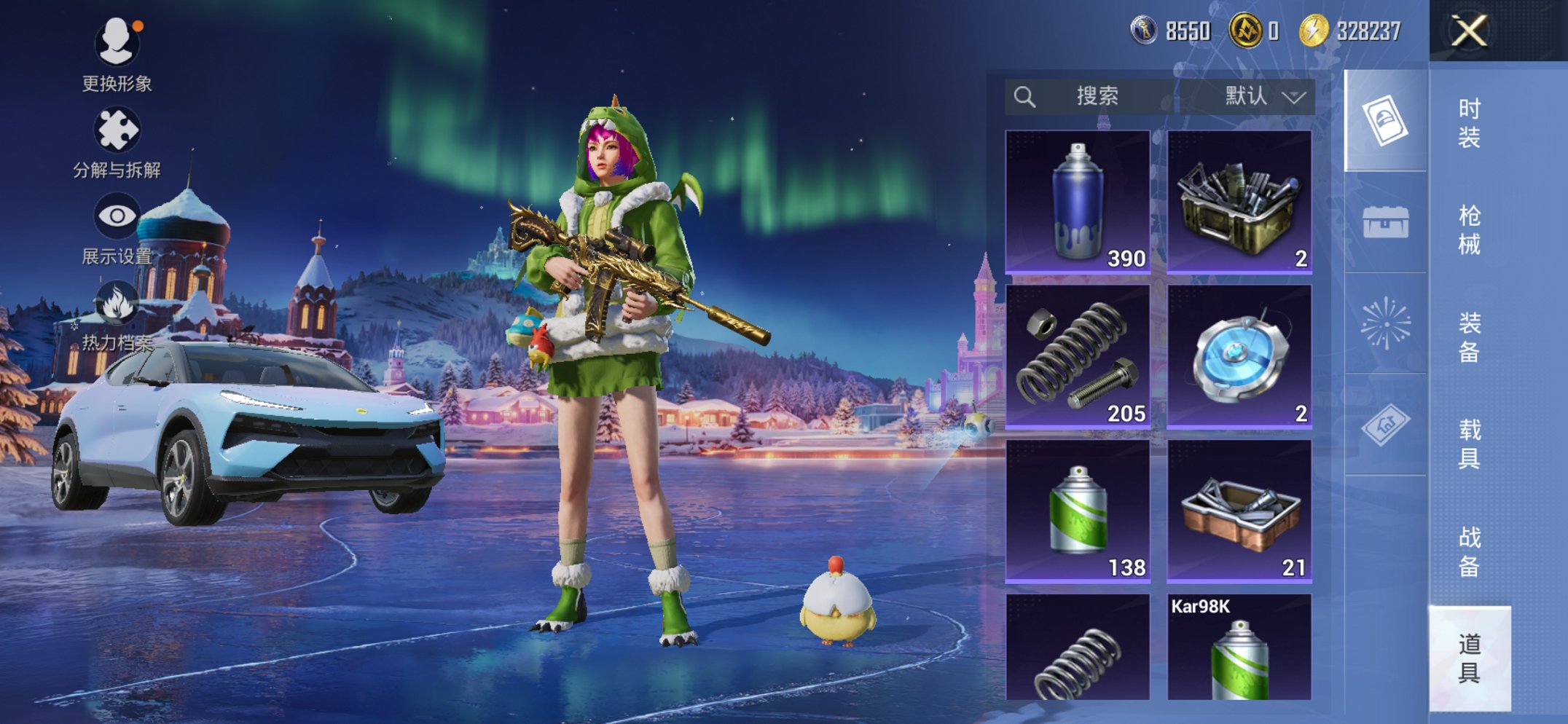
Task: Switch to the 载具 vehicles tab
Action: [1469, 444]
